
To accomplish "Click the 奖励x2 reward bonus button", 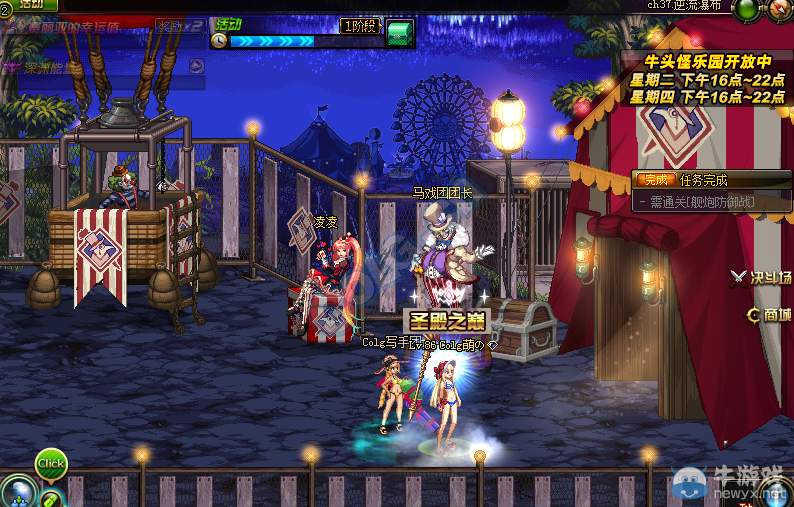I will click(181, 25).
